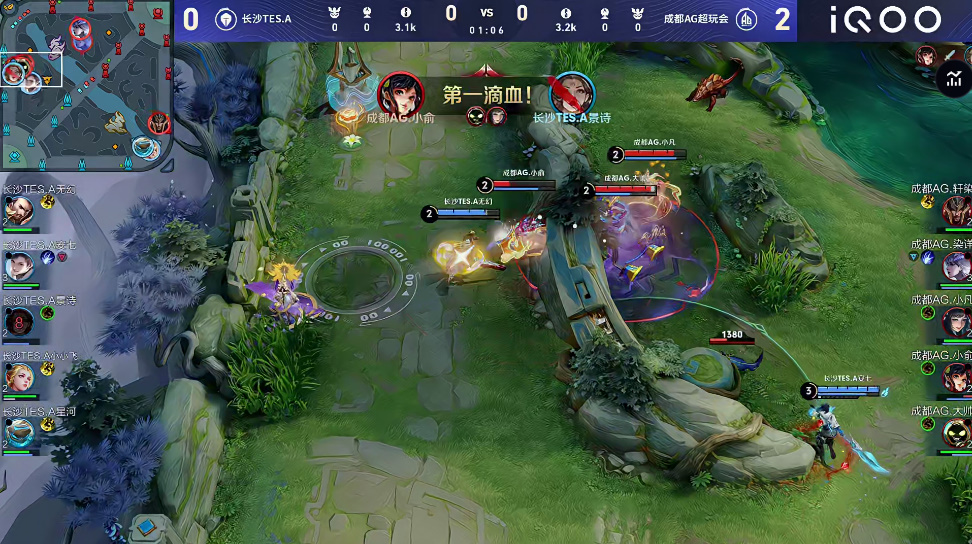
Task: Select the blonde hero portrait on TES.A
Action: pyautogui.click(x=17, y=377)
